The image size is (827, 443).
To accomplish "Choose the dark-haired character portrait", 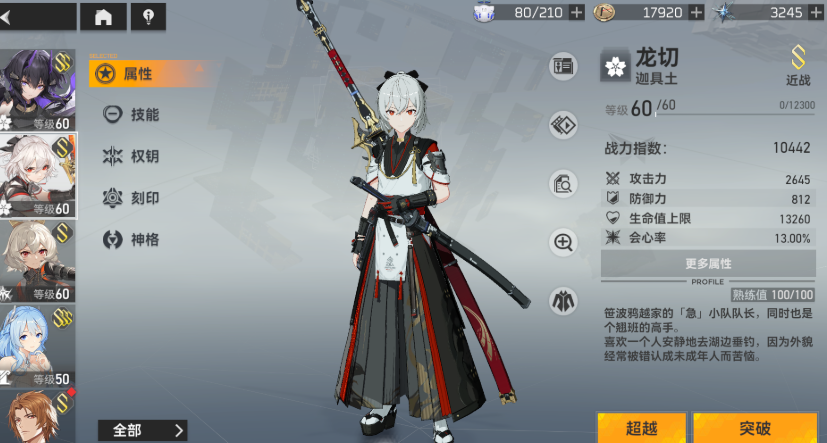I will pos(36,88).
